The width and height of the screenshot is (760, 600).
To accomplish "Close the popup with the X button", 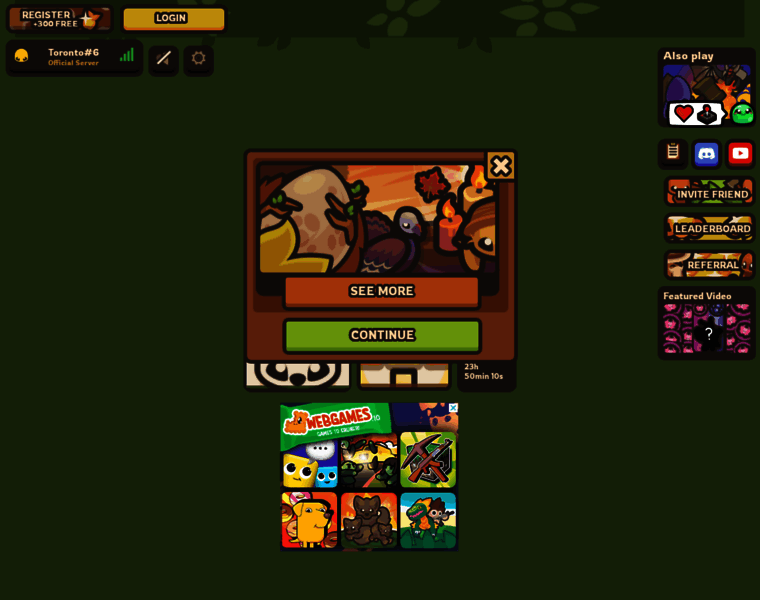I will pyautogui.click(x=500, y=166).
